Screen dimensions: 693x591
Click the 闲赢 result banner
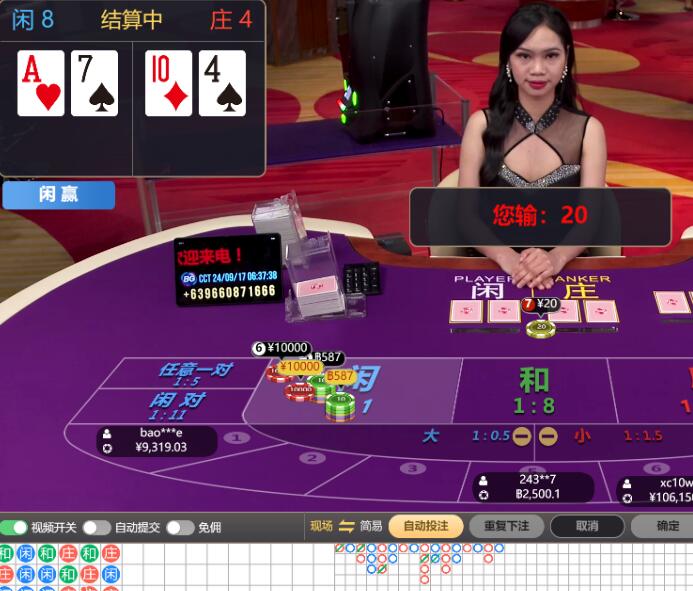point(58,195)
